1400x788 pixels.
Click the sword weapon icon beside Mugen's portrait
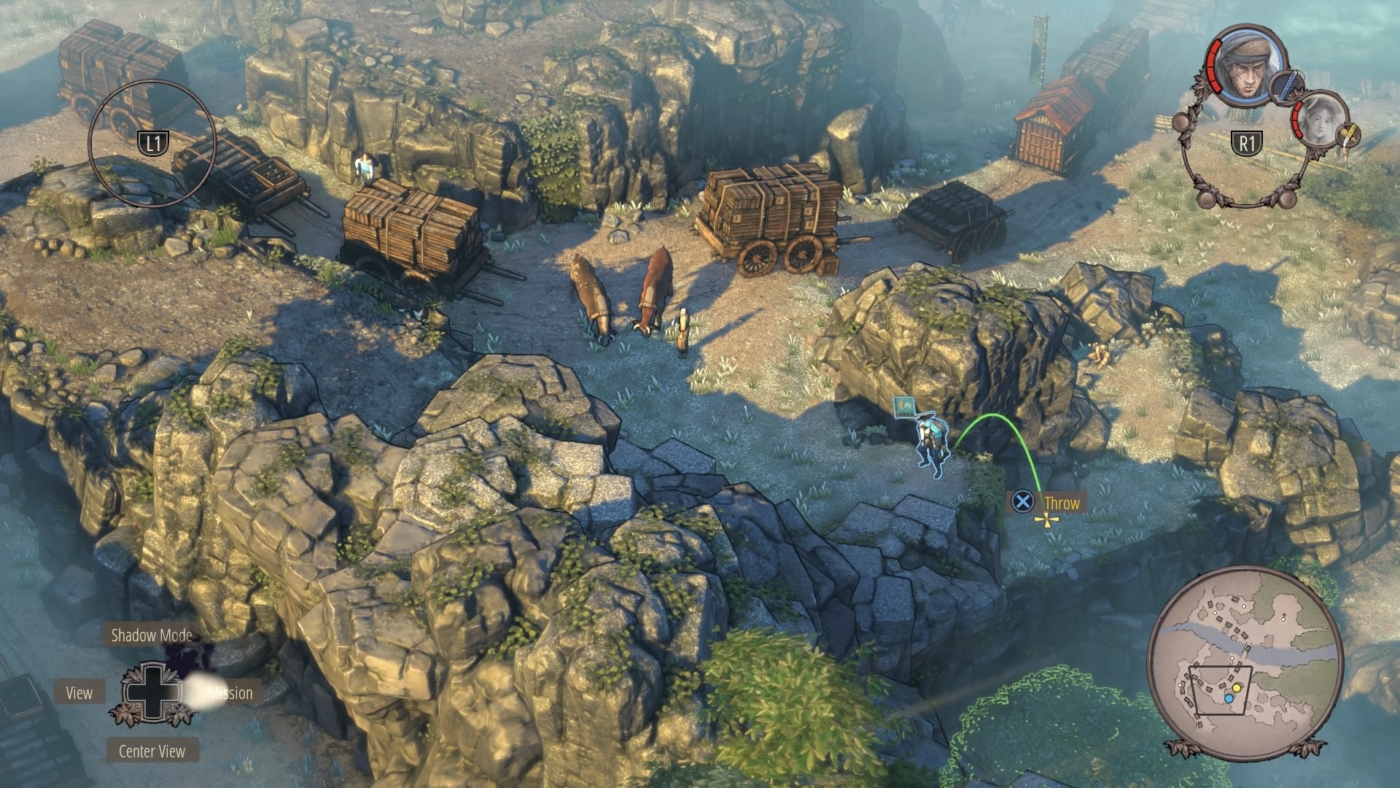(1287, 86)
